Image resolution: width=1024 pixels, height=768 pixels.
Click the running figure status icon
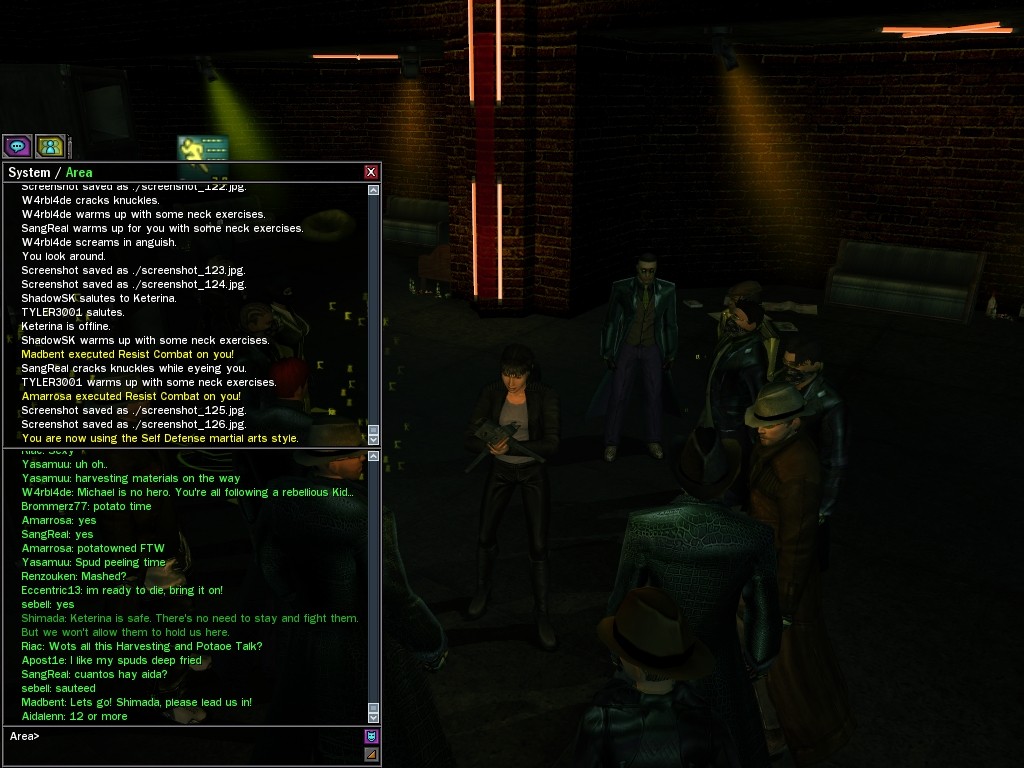[x=203, y=148]
